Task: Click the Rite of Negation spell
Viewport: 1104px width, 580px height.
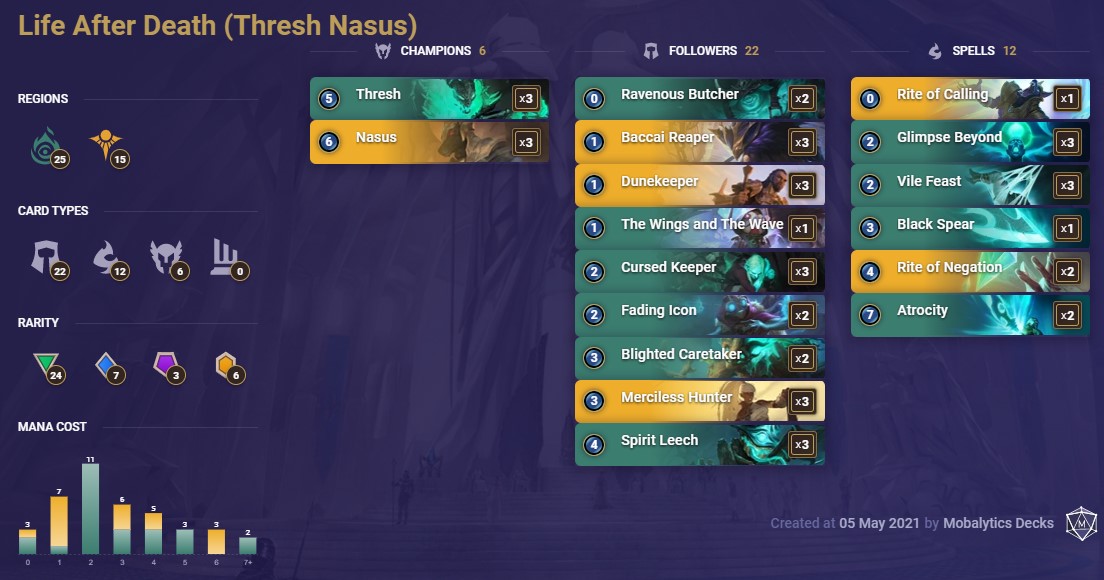Action: (970, 271)
